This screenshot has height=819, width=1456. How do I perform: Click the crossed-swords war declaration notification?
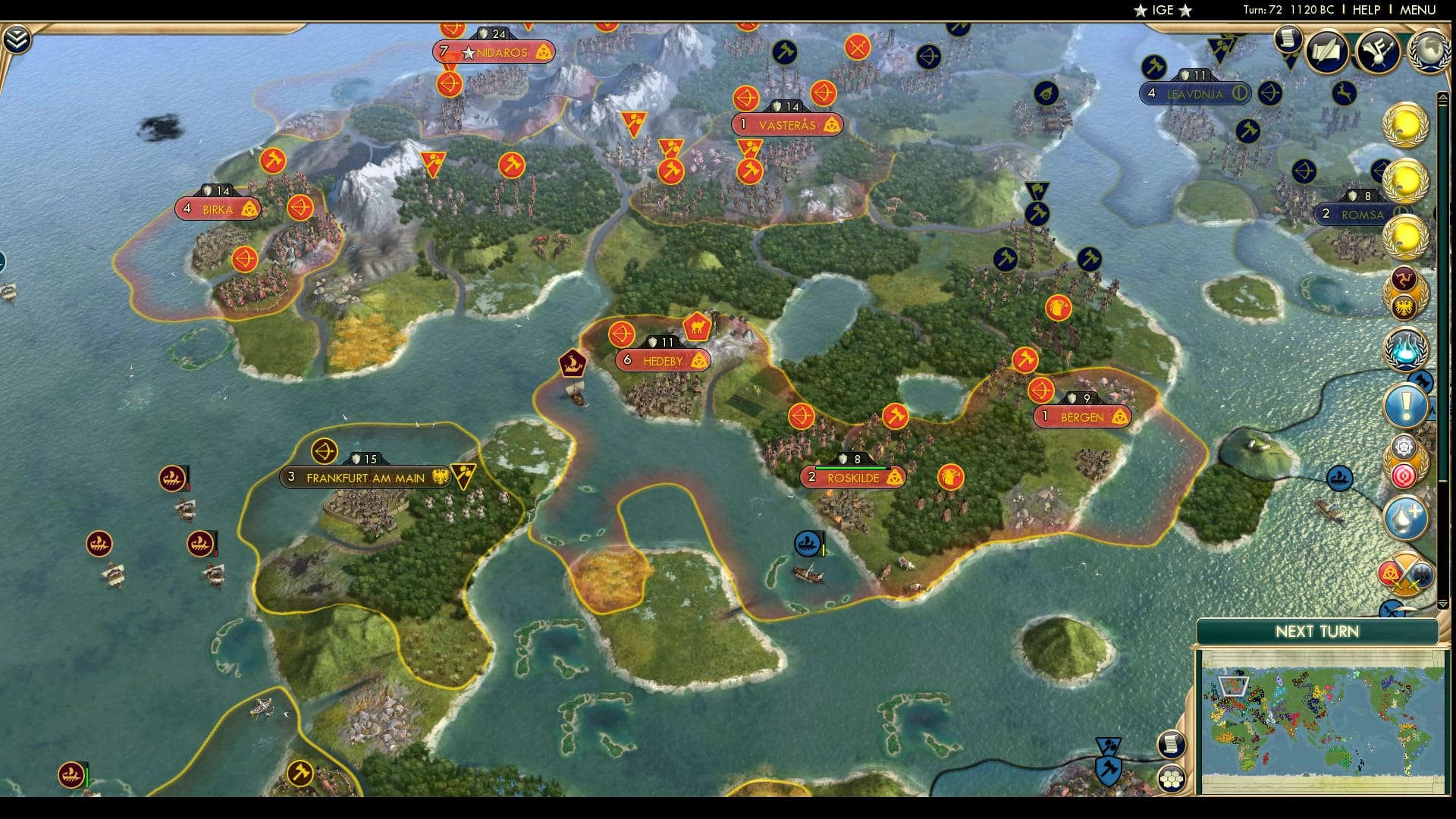[1404, 571]
